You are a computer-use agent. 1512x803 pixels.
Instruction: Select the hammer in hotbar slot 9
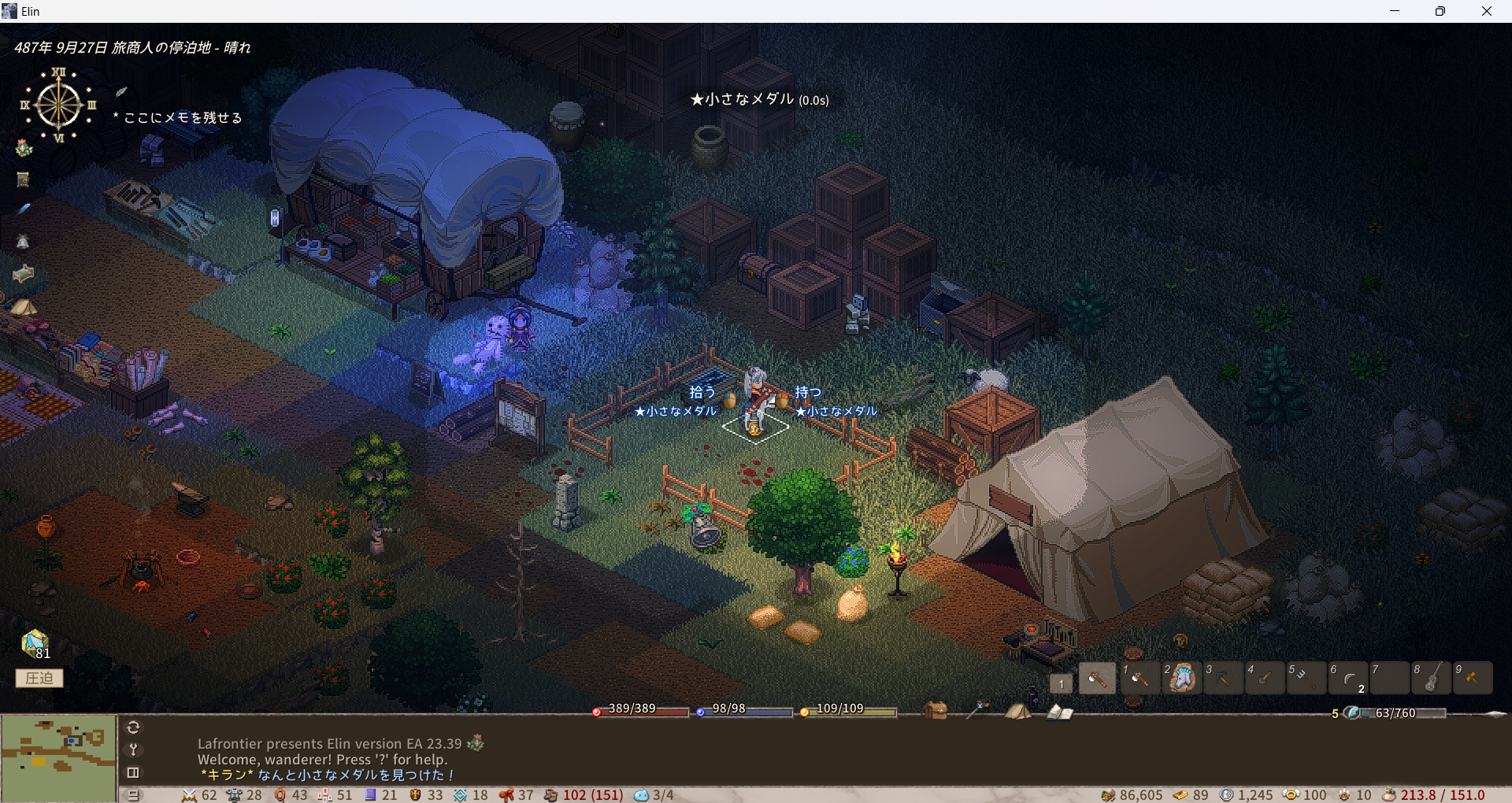(x=1472, y=678)
